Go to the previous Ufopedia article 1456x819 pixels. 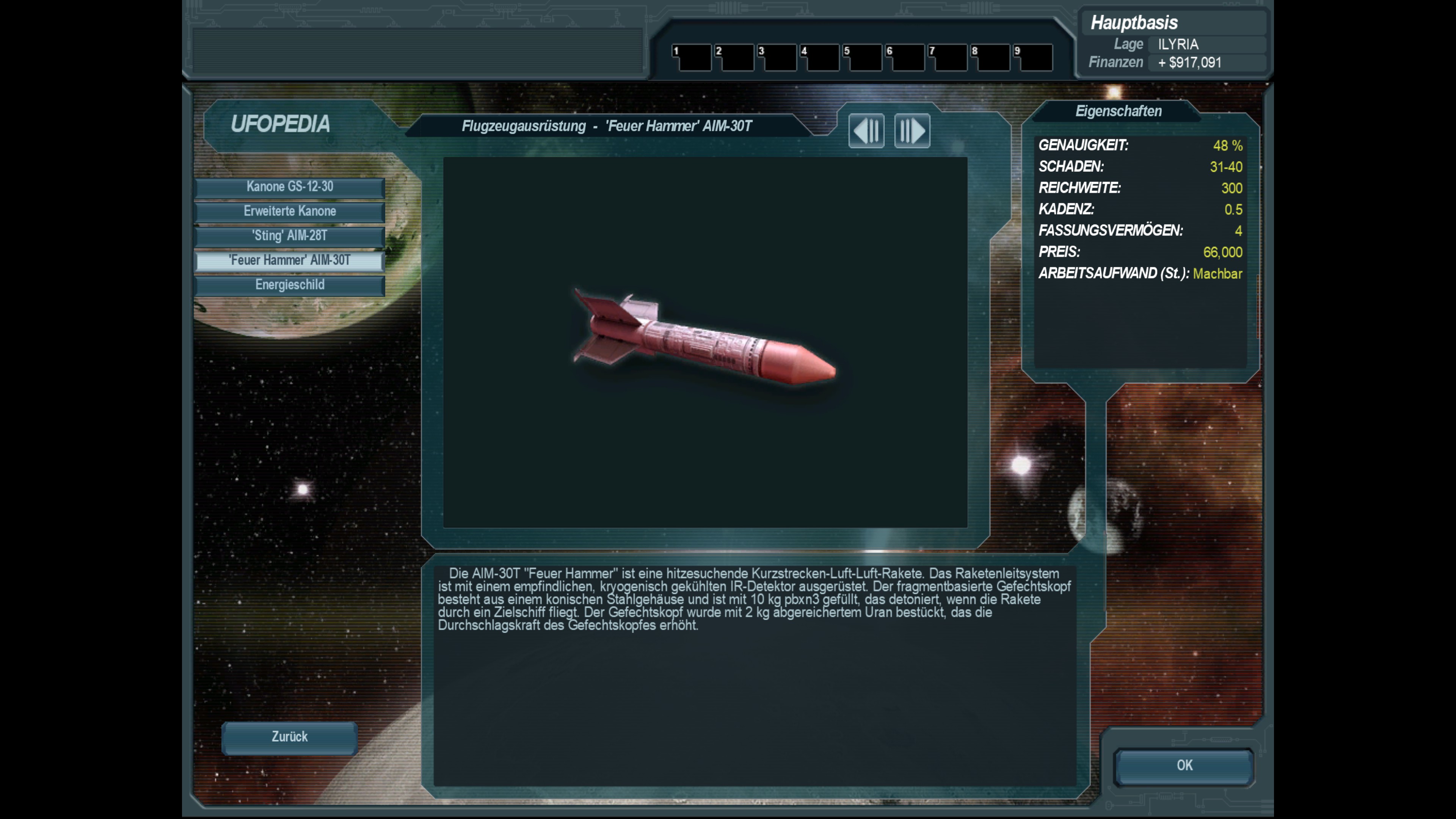click(866, 131)
